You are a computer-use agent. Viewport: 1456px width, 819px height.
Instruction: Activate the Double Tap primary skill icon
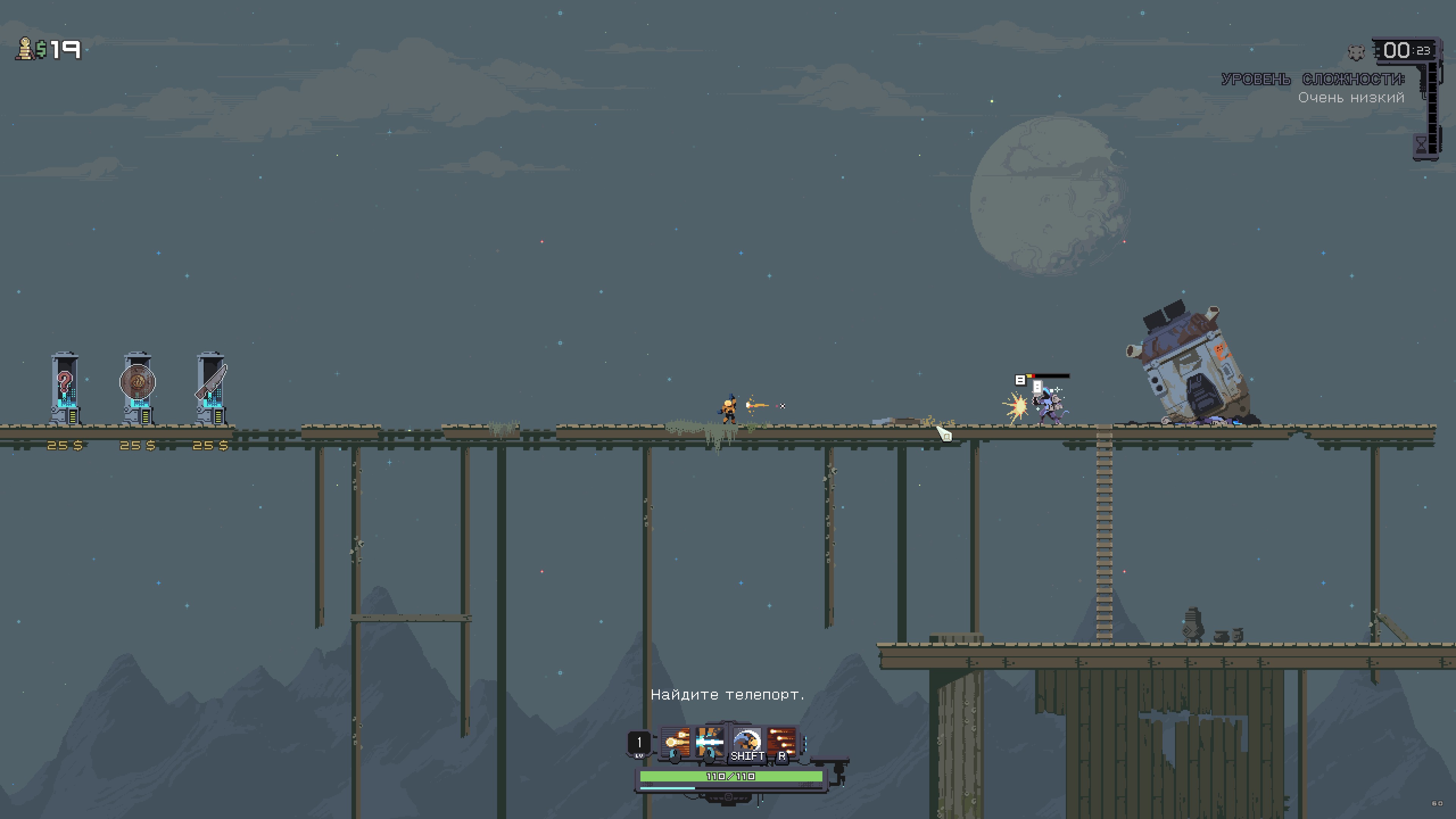click(675, 741)
